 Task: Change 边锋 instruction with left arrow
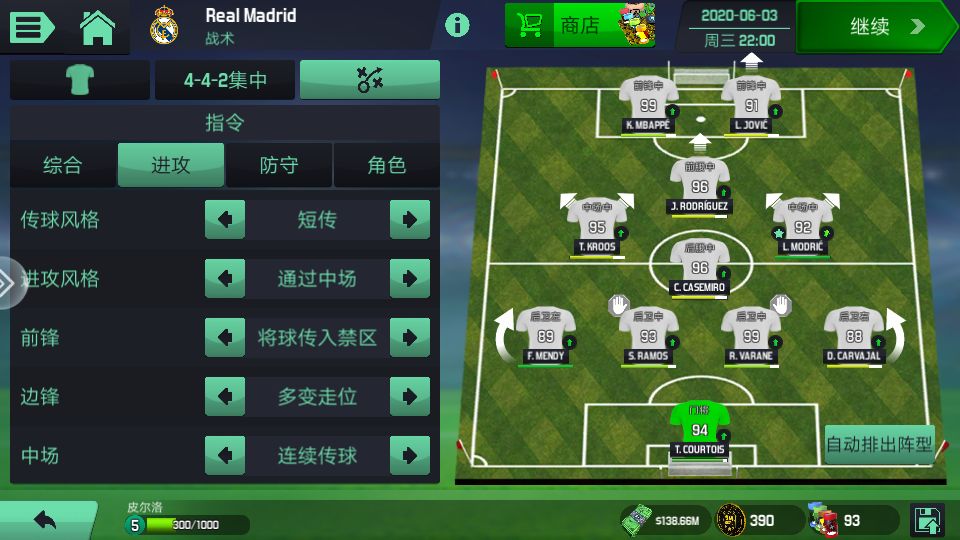(225, 397)
